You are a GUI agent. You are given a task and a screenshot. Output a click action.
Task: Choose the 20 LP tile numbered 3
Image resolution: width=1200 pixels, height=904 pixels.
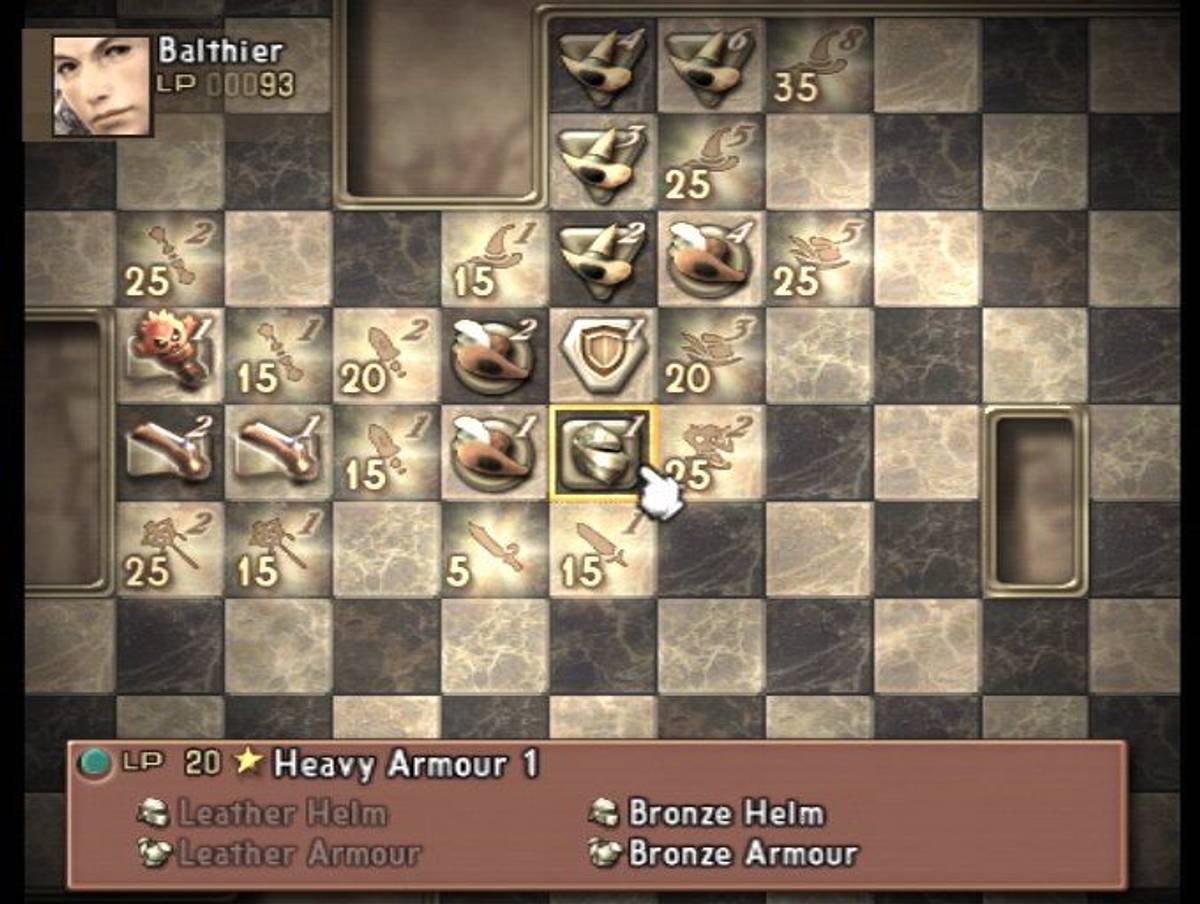point(708,356)
